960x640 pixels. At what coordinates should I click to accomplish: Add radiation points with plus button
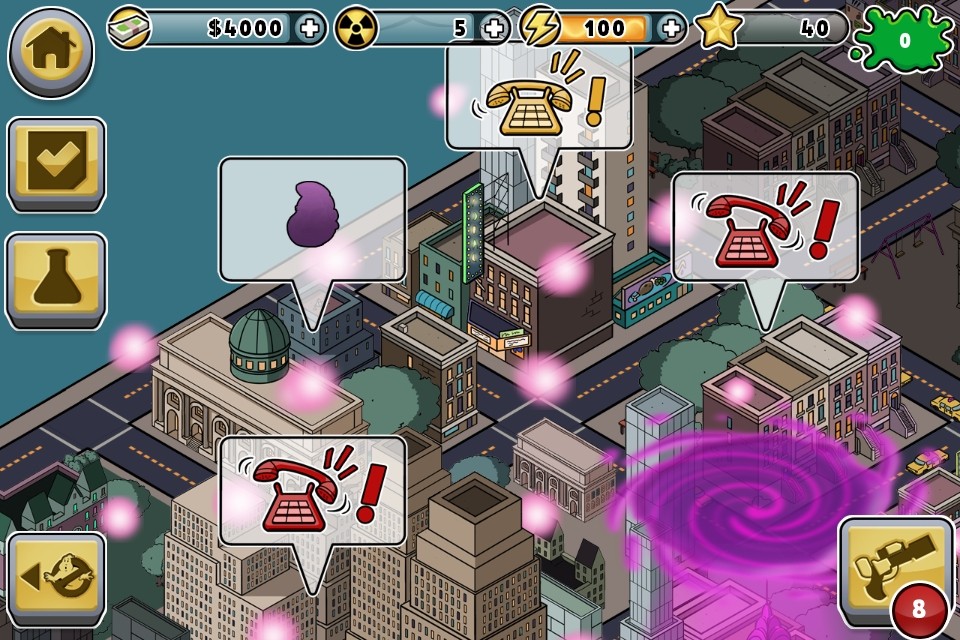pos(493,28)
